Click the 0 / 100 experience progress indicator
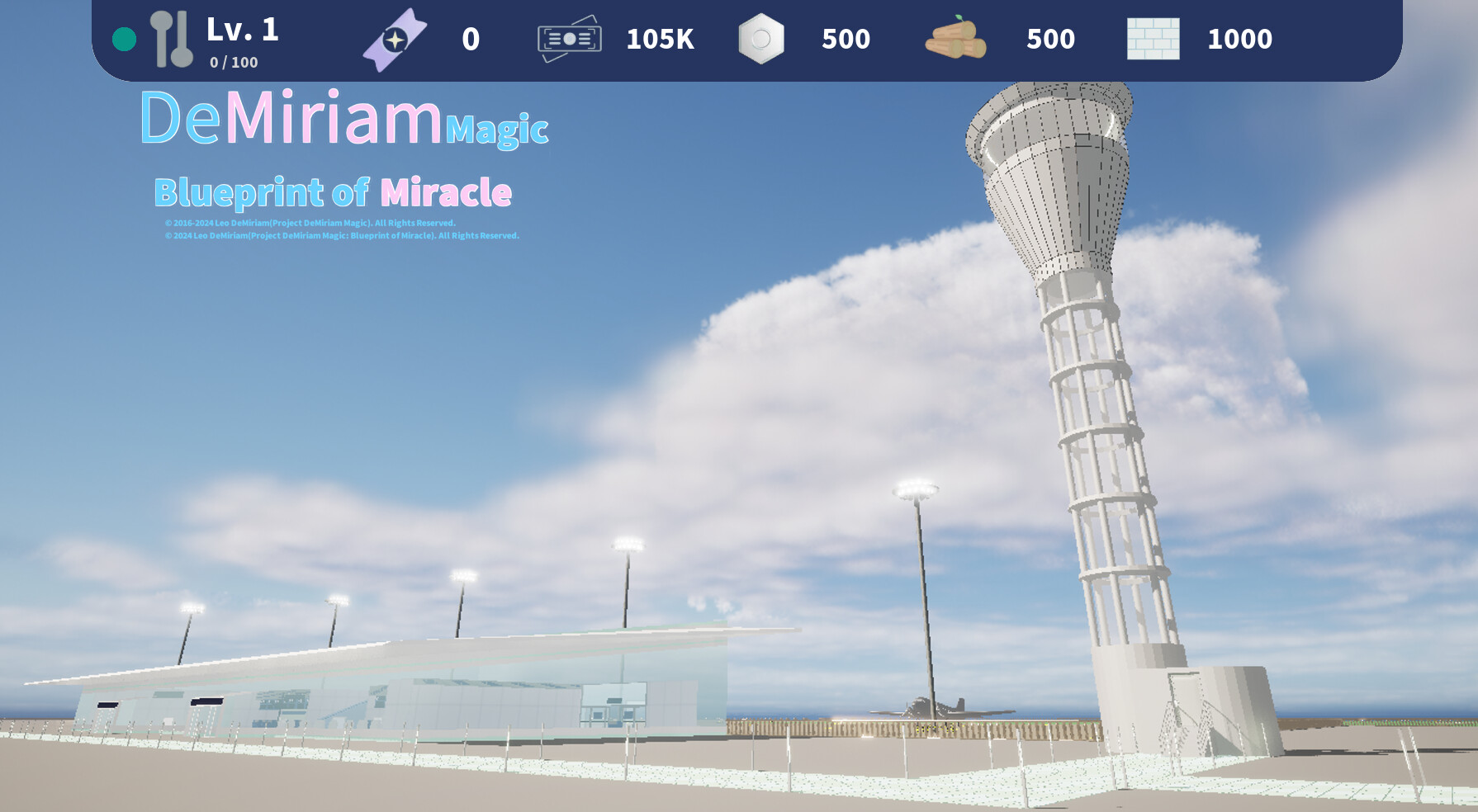Viewport: 1478px width, 812px height. (234, 60)
